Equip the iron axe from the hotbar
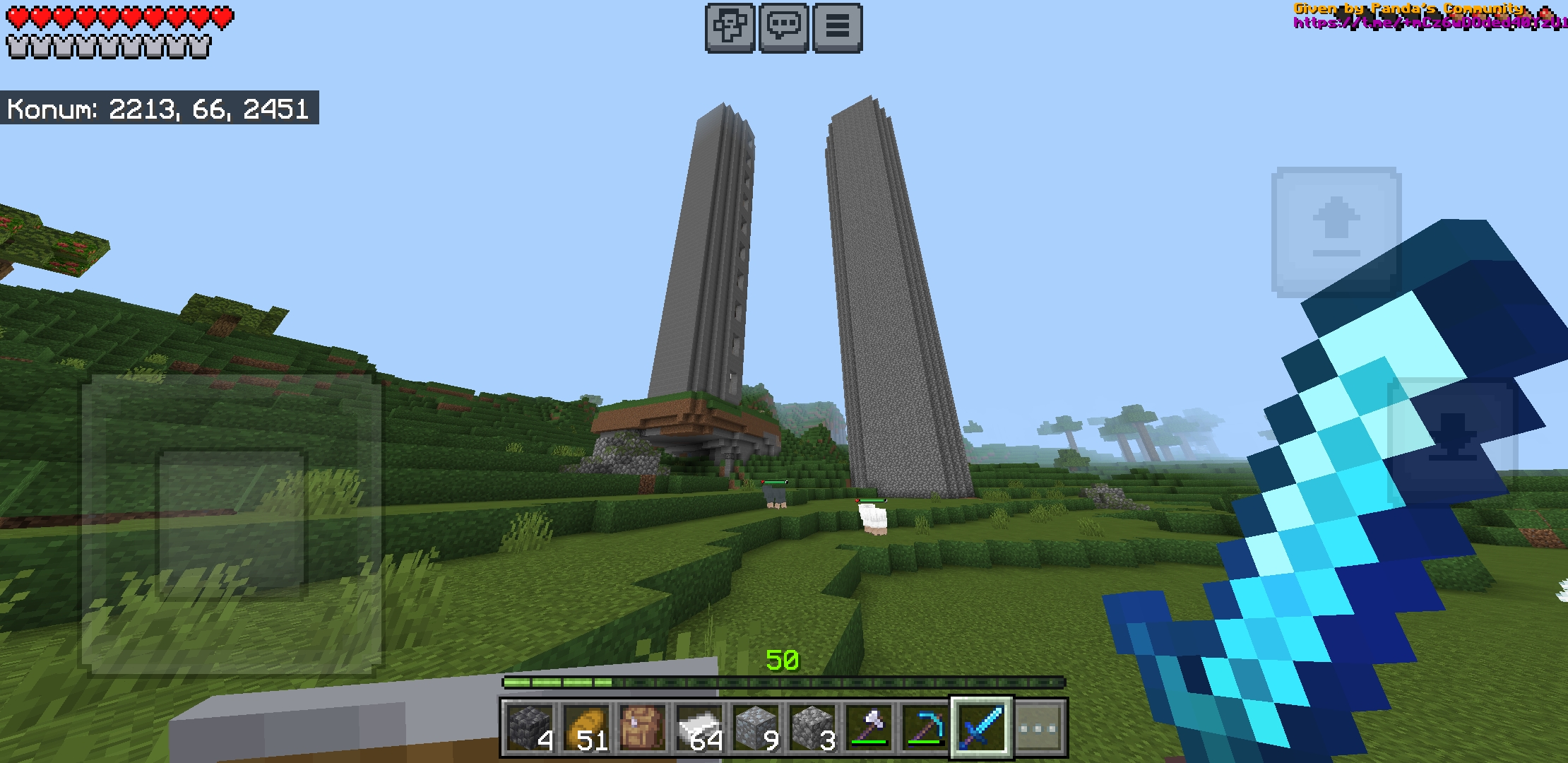The width and height of the screenshot is (1568, 763). click(x=869, y=728)
